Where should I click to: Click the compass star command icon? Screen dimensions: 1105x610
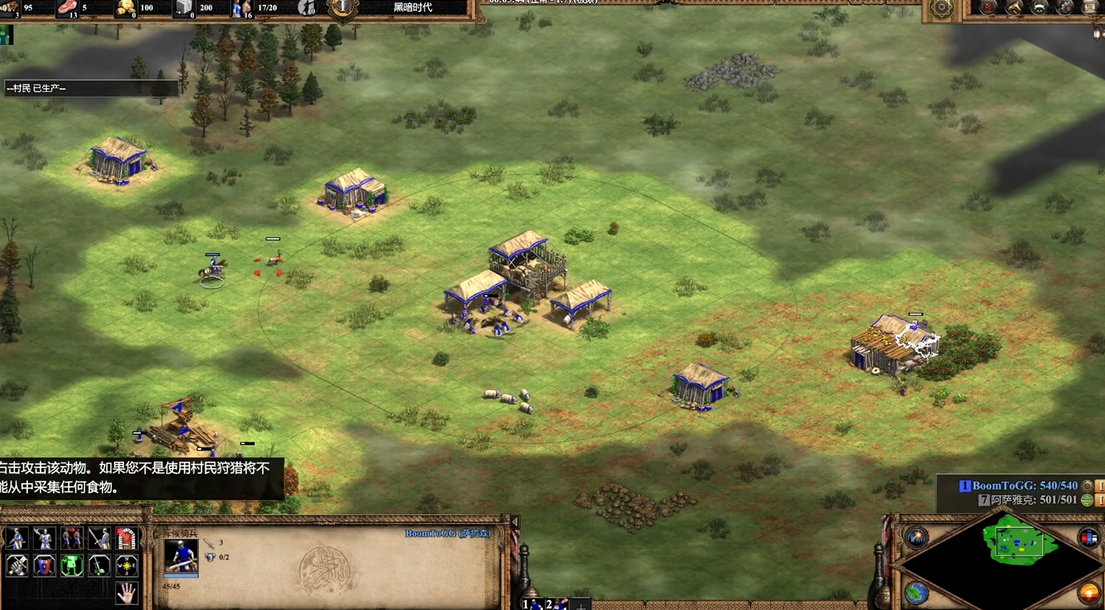coord(126,565)
